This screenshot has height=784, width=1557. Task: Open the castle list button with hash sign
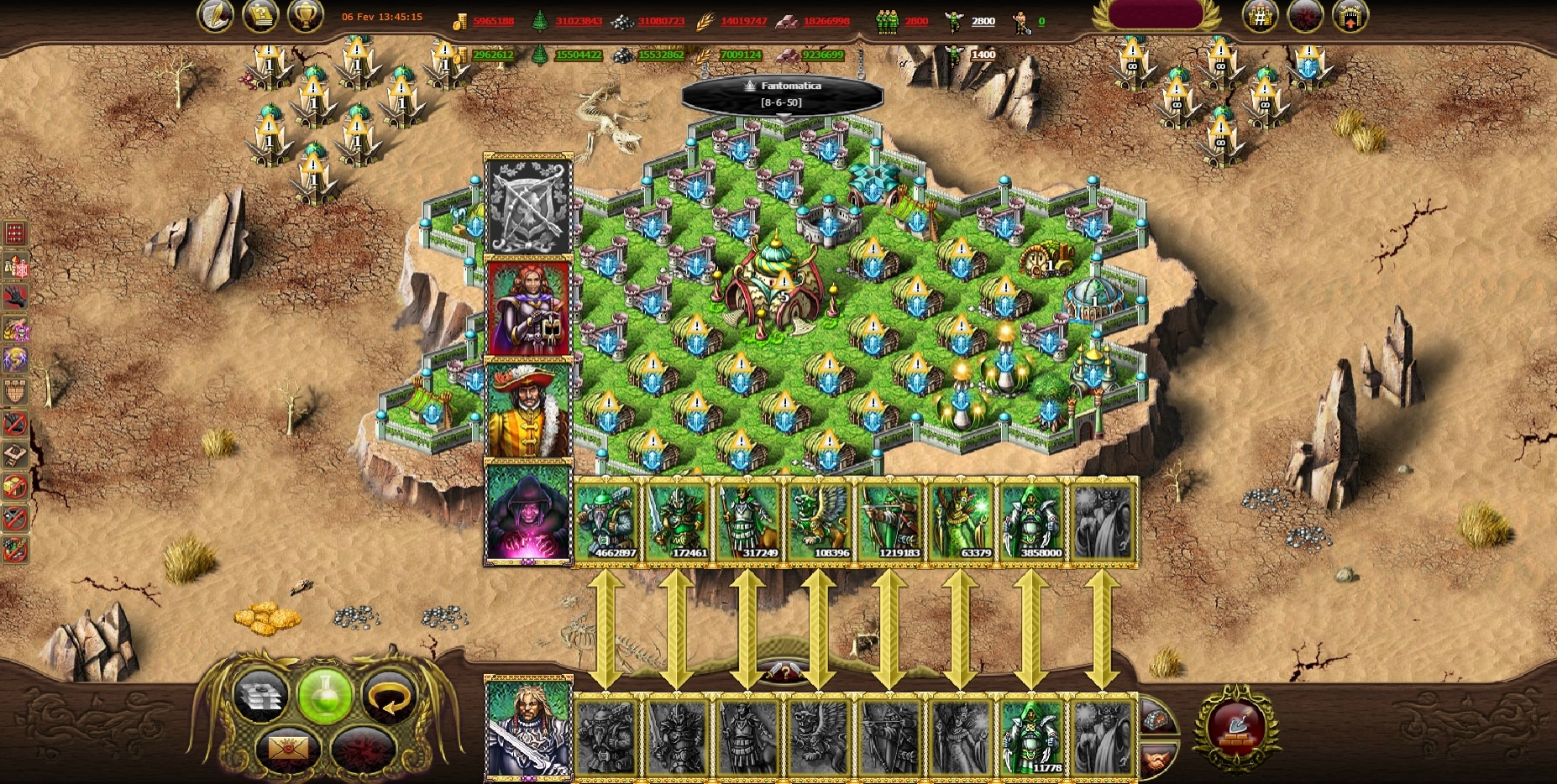point(1260,16)
